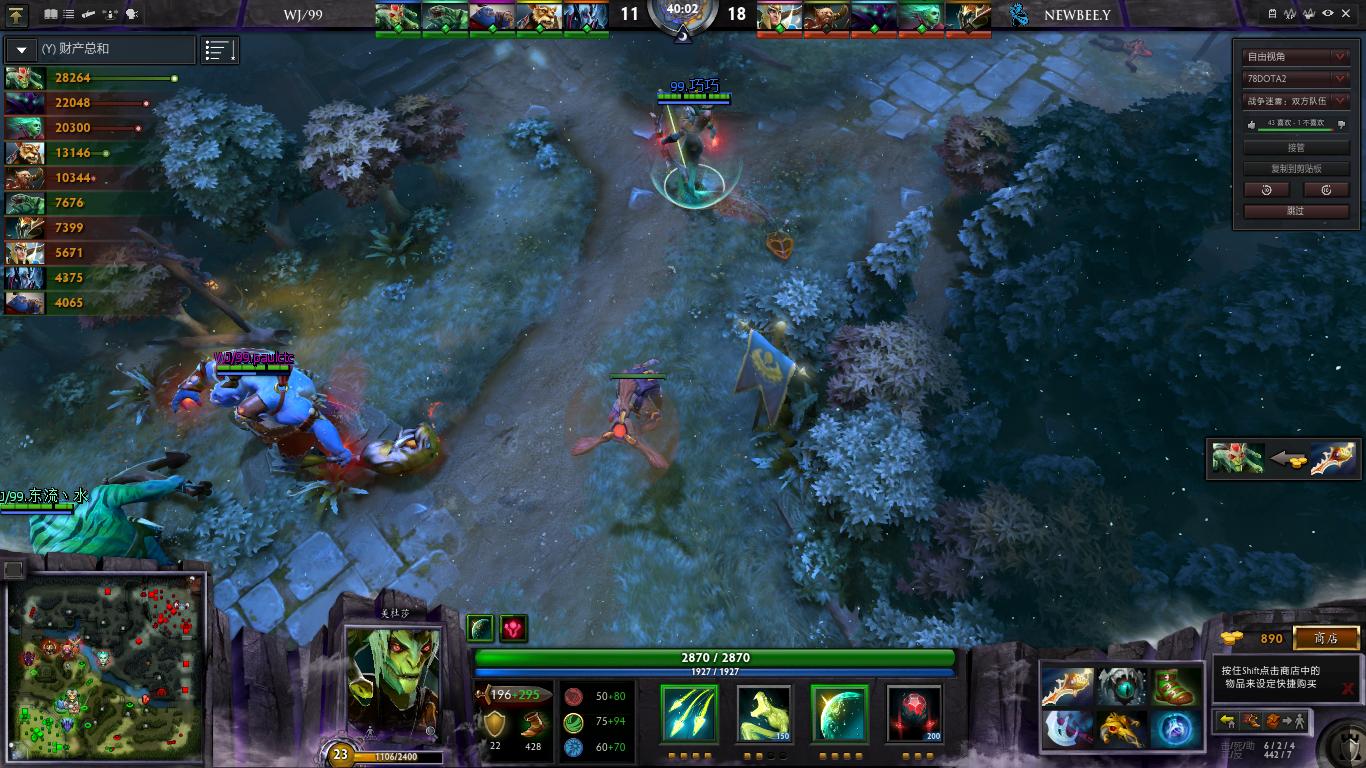Image resolution: width=1366 pixels, height=768 pixels.
Task: Select Medusa's Mystic Snake ability
Action: click(763, 712)
